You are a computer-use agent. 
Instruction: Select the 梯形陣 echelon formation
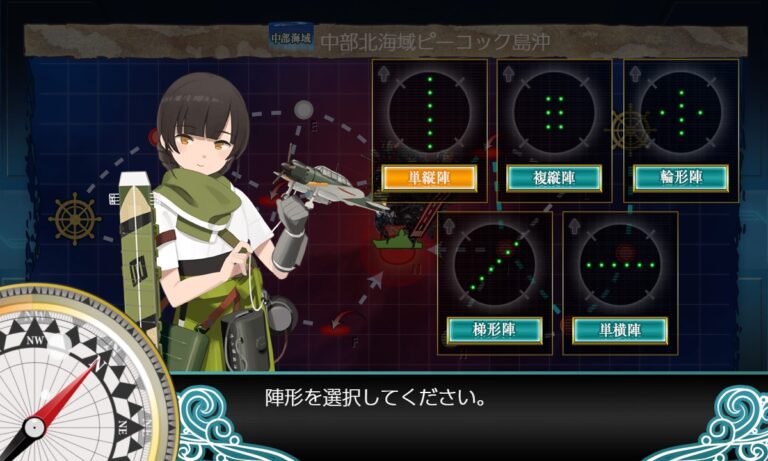[x=494, y=329]
